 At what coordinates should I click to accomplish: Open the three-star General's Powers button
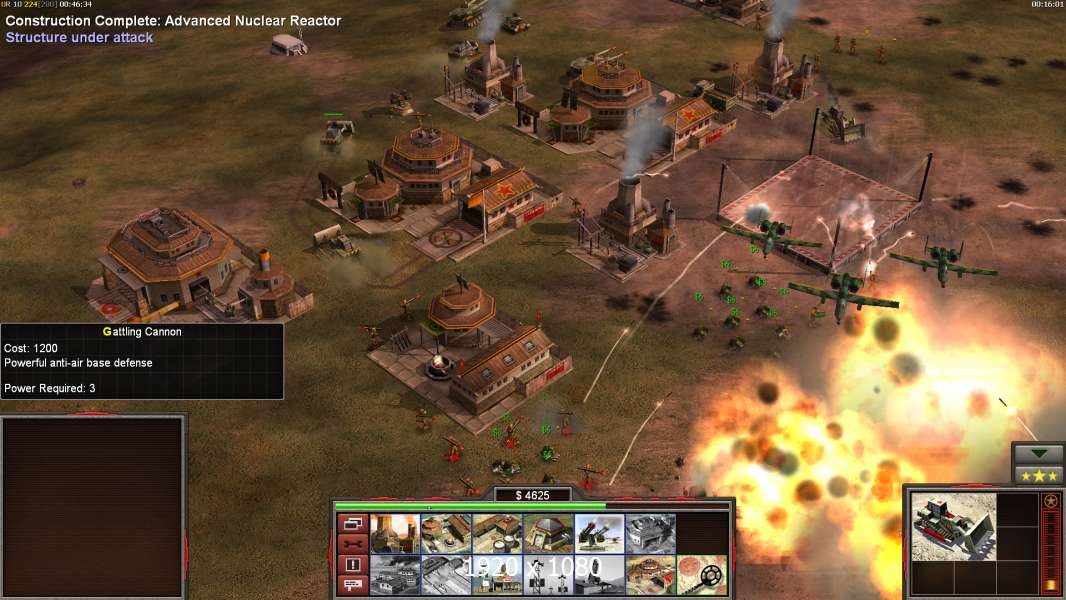[1038, 475]
